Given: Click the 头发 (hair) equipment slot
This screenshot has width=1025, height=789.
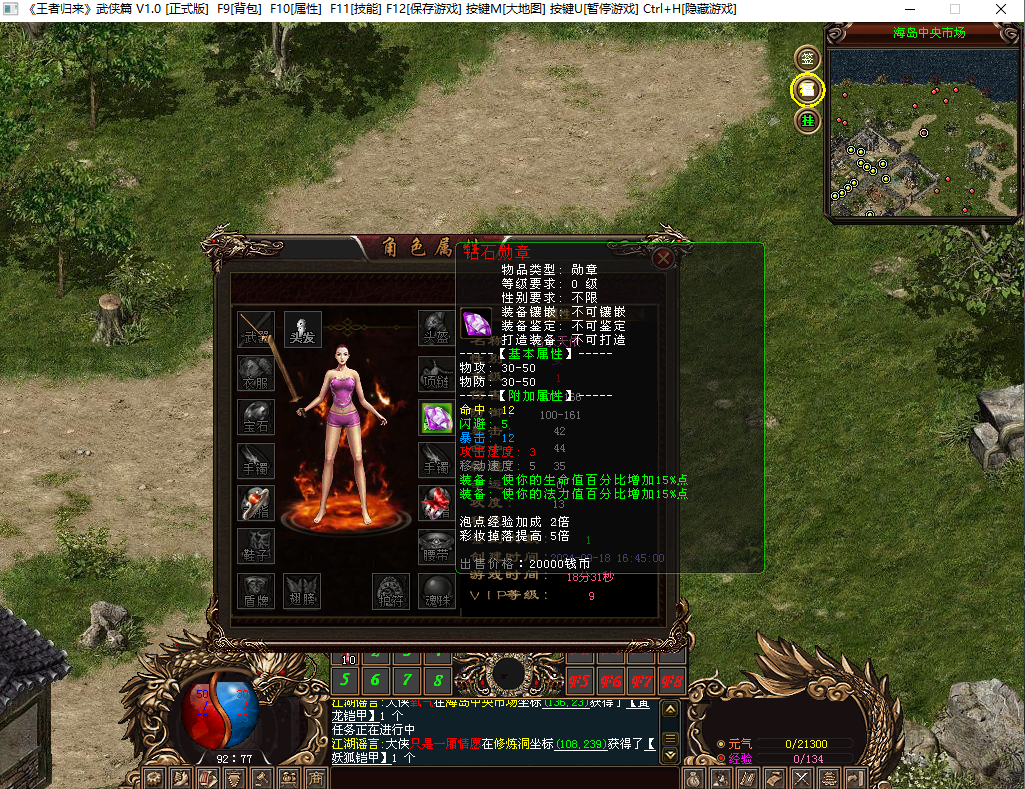Looking at the screenshot, I should (302, 329).
